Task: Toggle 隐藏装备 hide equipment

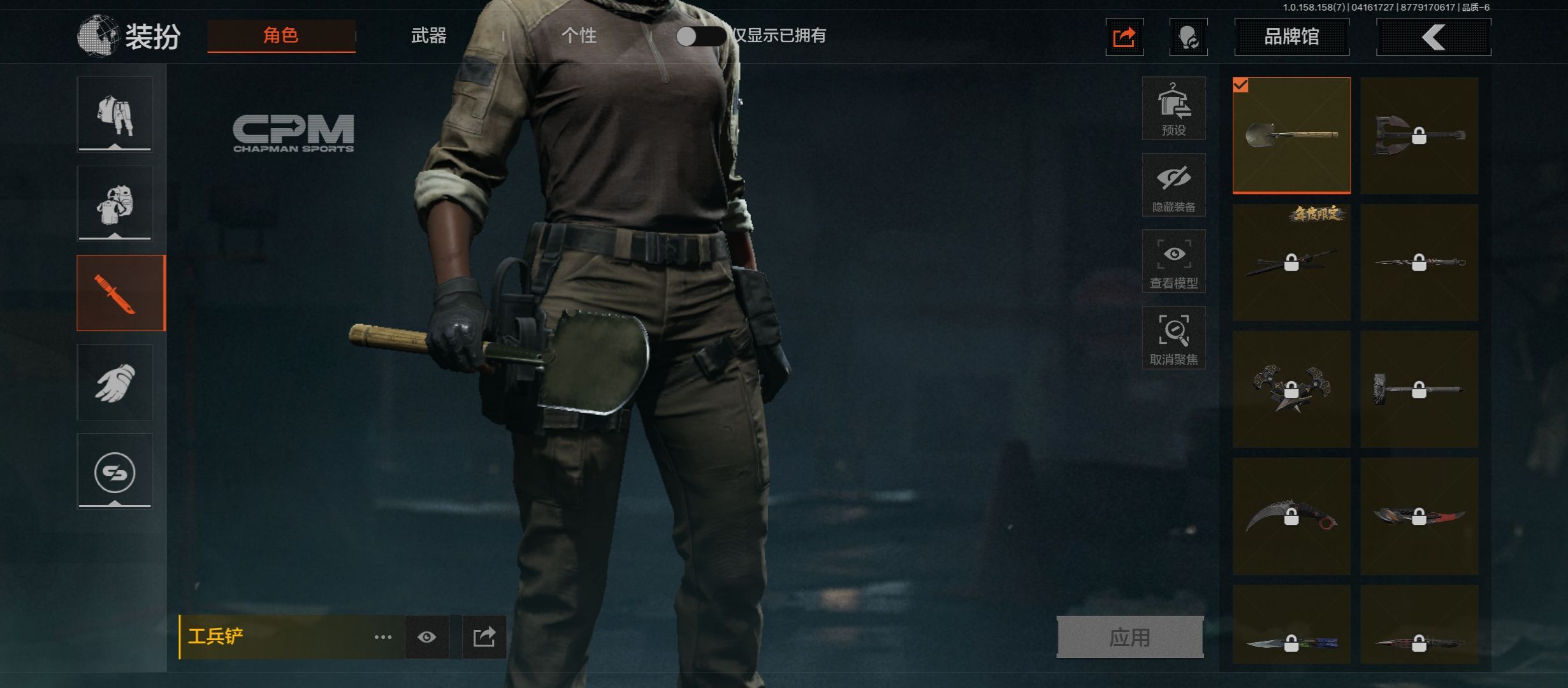Action: [1173, 185]
